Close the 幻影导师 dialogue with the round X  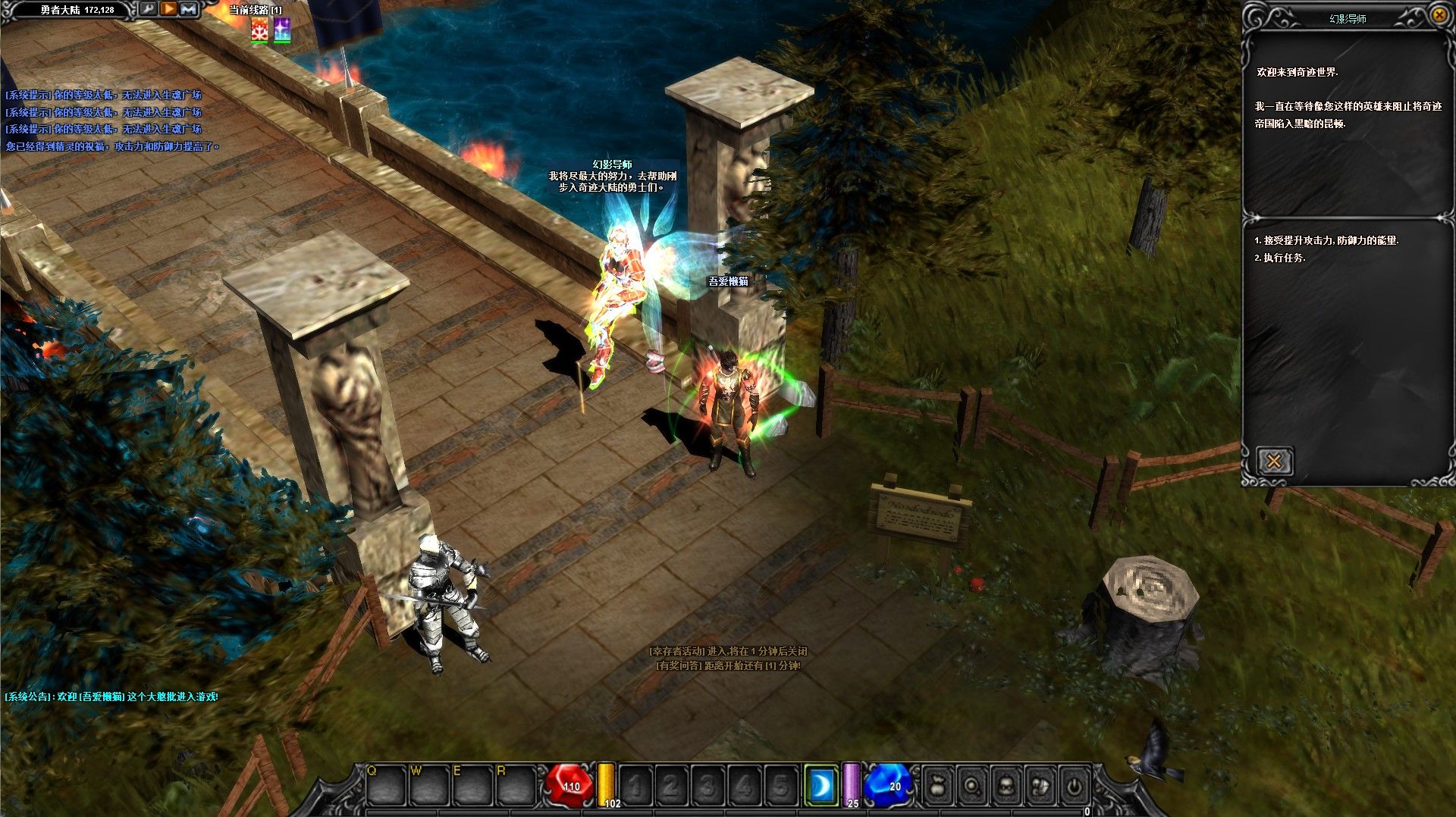click(1439, 14)
